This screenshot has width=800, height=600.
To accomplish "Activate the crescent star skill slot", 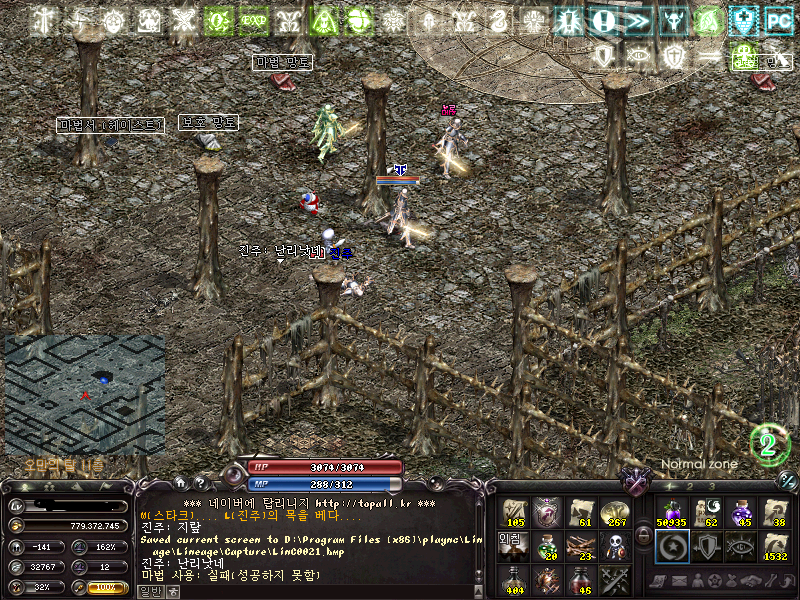I will pos(671,546).
